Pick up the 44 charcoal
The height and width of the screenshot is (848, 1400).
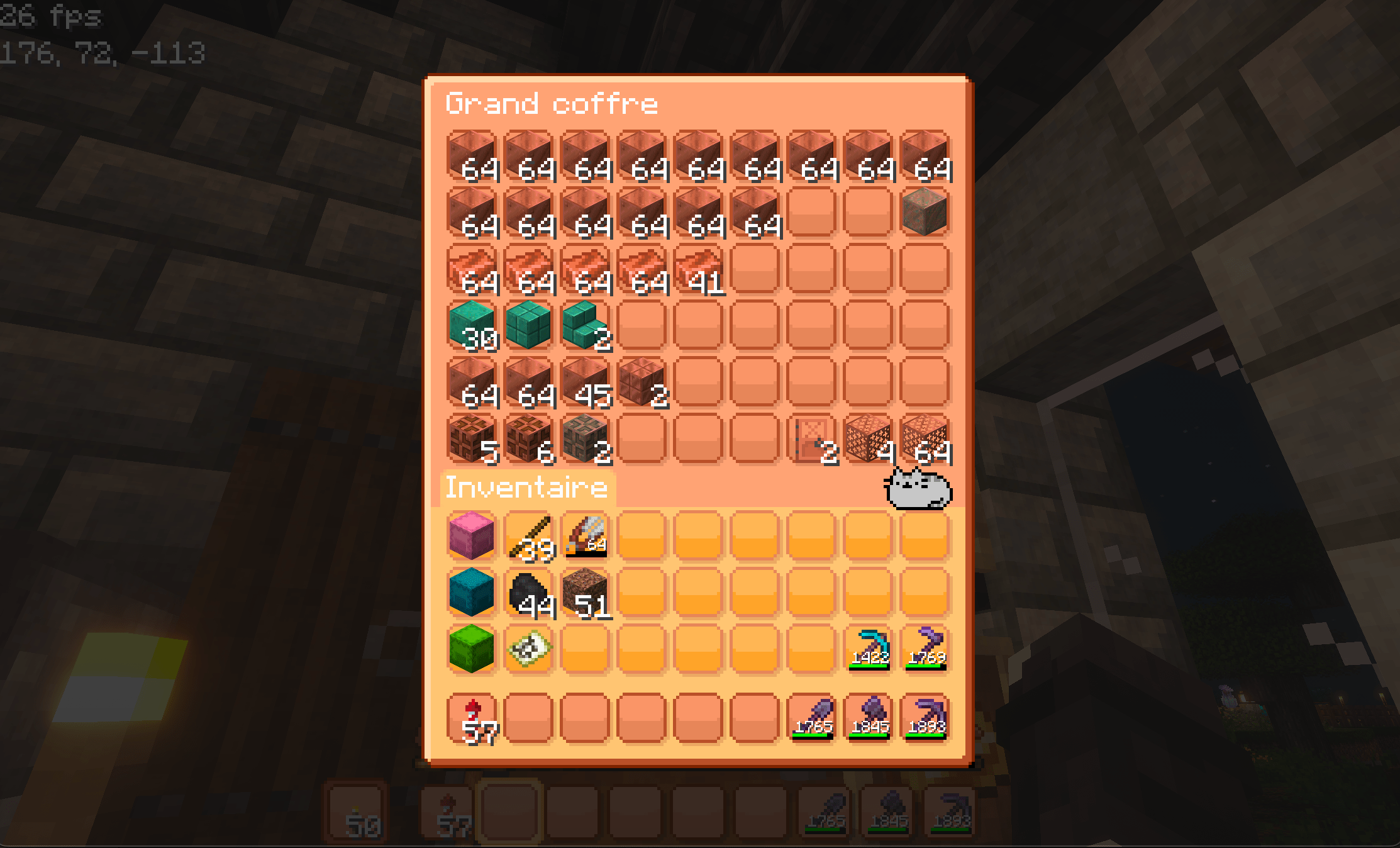[528, 591]
